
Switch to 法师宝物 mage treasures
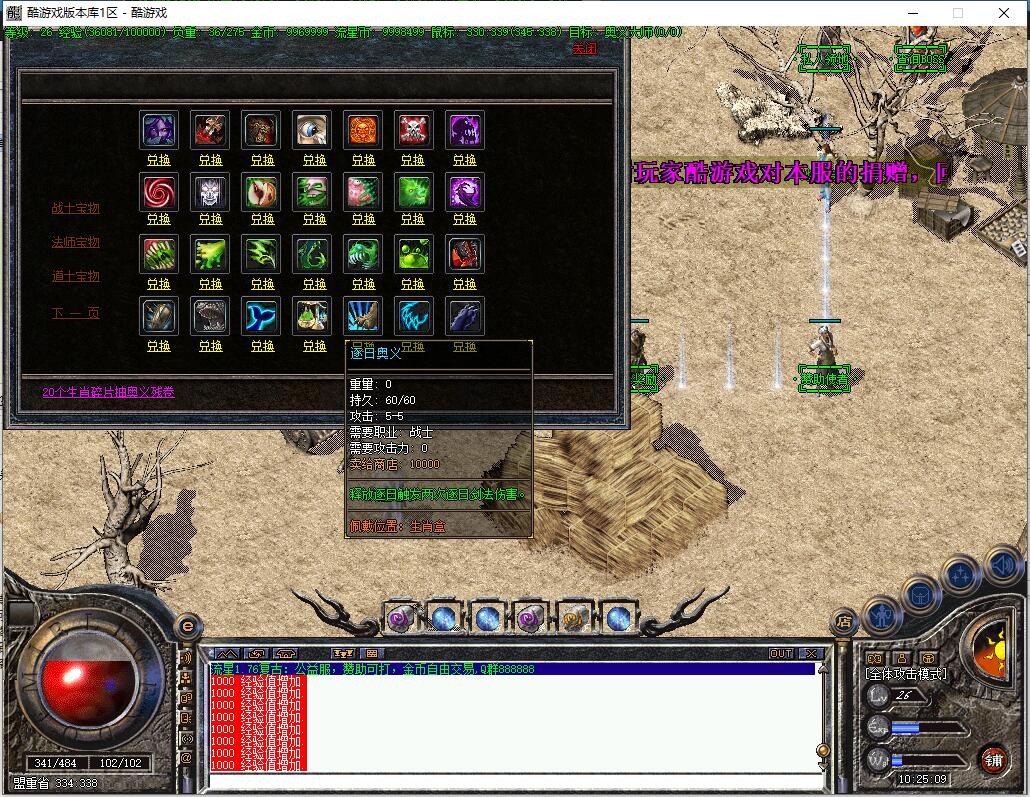click(x=76, y=243)
